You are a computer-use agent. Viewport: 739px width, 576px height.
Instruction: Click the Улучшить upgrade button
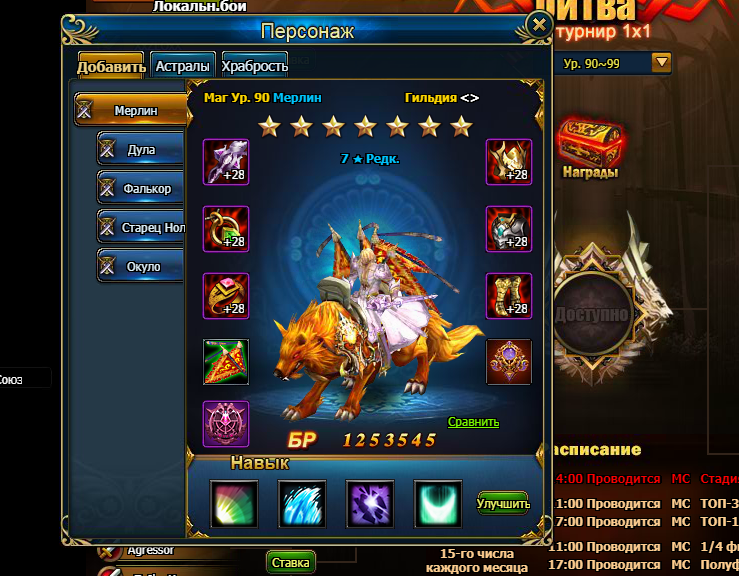tap(503, 503)
